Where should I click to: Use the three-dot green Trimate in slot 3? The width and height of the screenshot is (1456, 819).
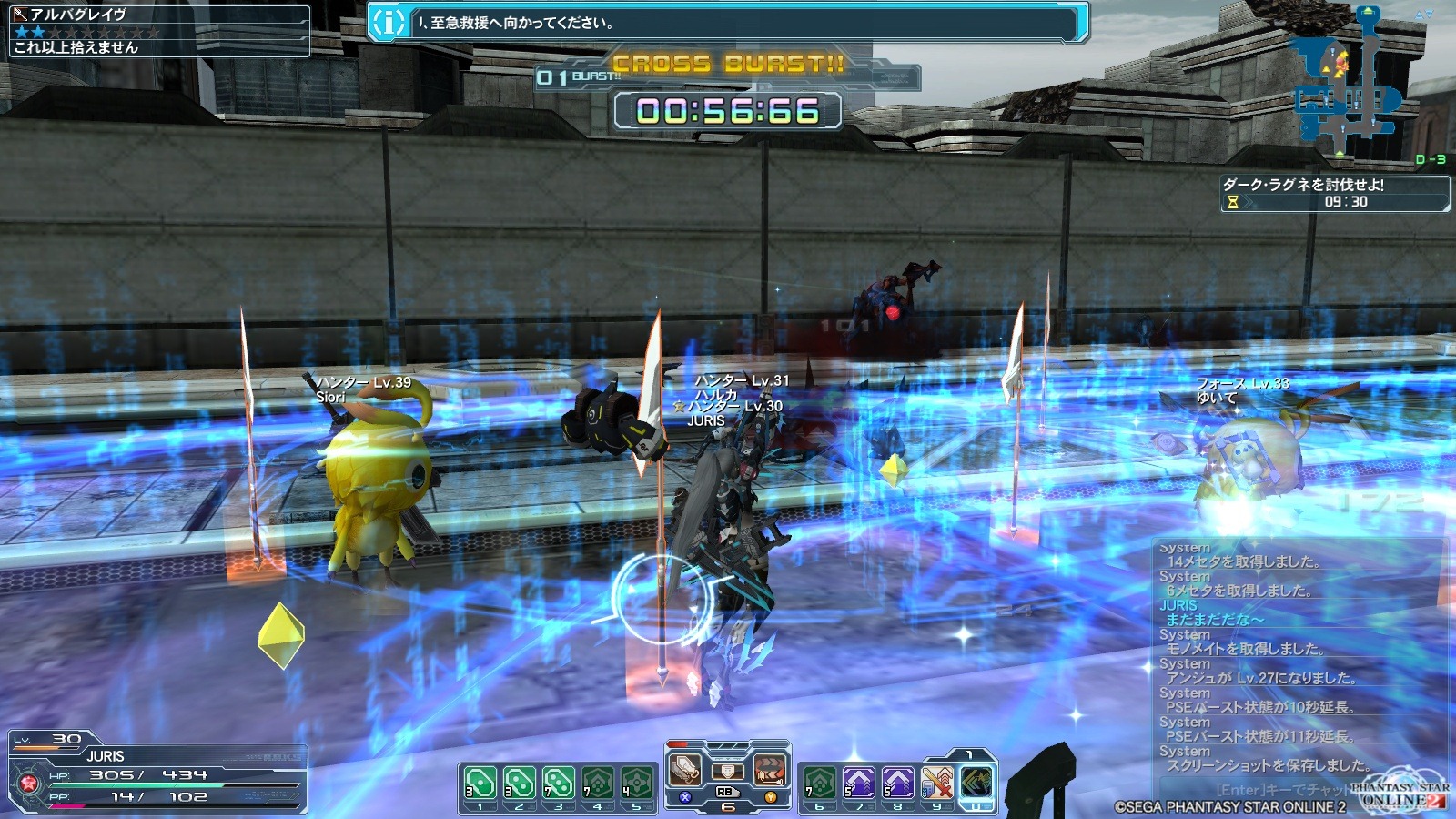(558, 783)
